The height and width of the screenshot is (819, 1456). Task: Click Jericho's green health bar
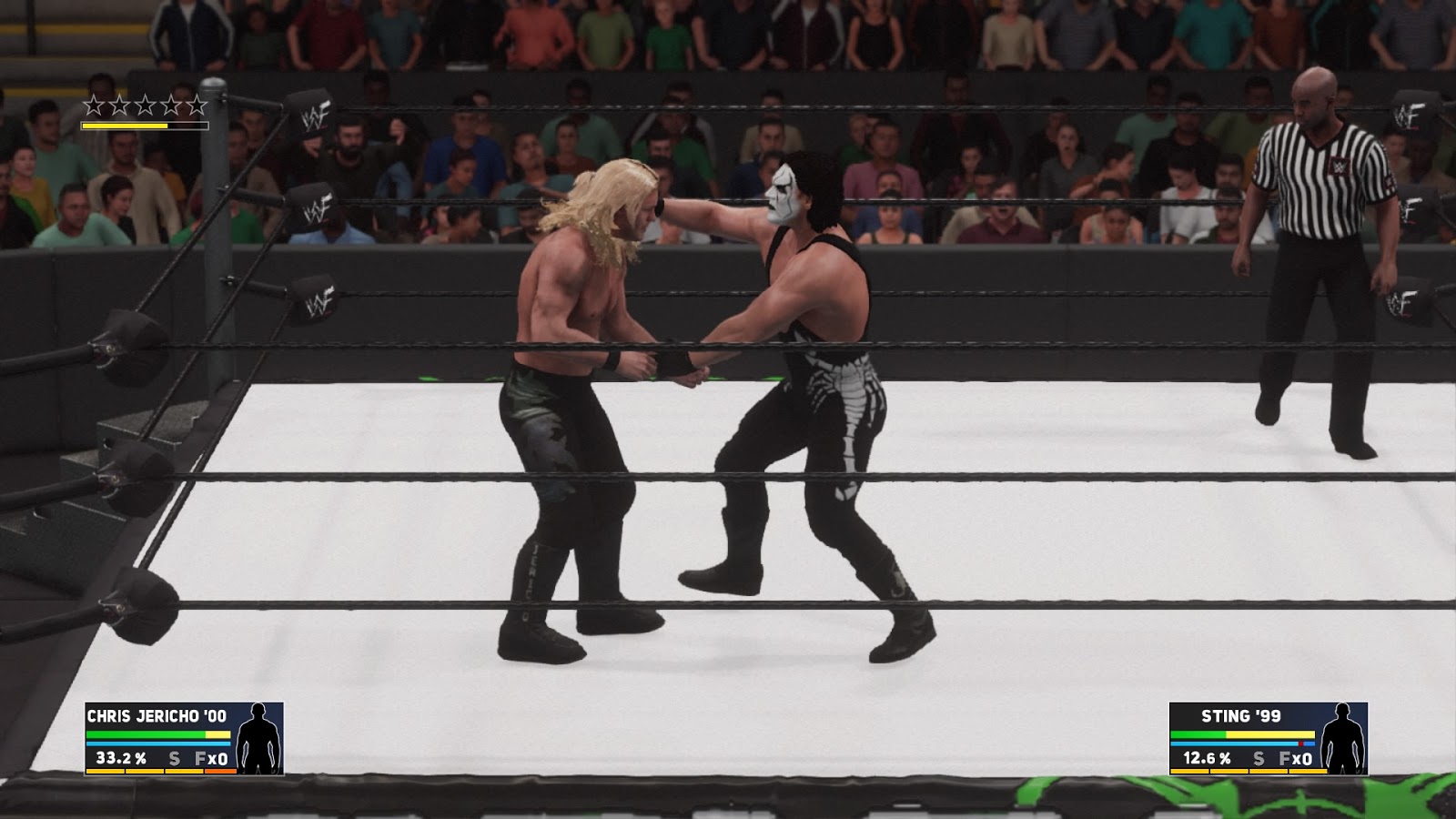pos(147,733)
